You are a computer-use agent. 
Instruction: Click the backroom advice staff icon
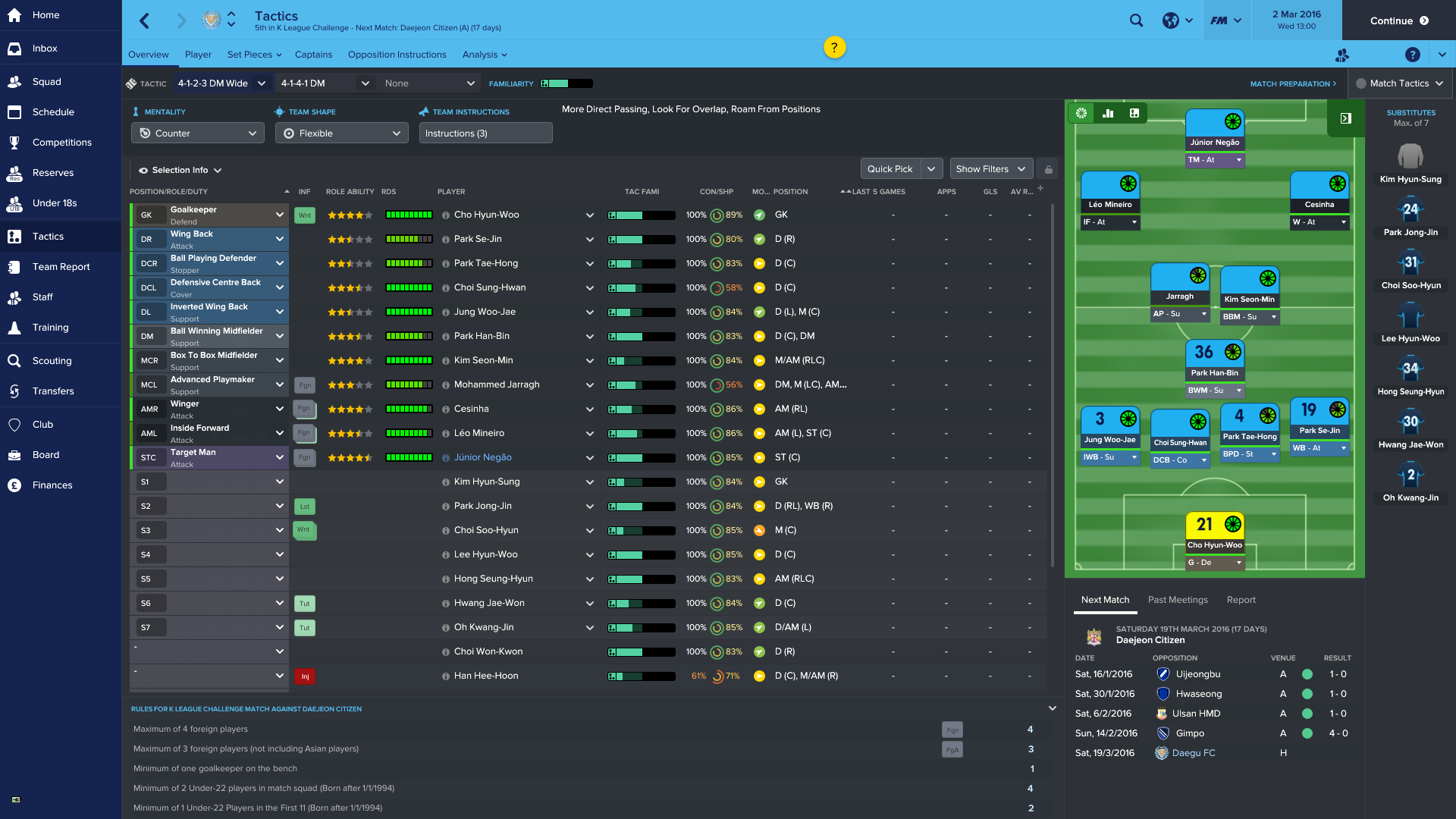pos(1342,55)
